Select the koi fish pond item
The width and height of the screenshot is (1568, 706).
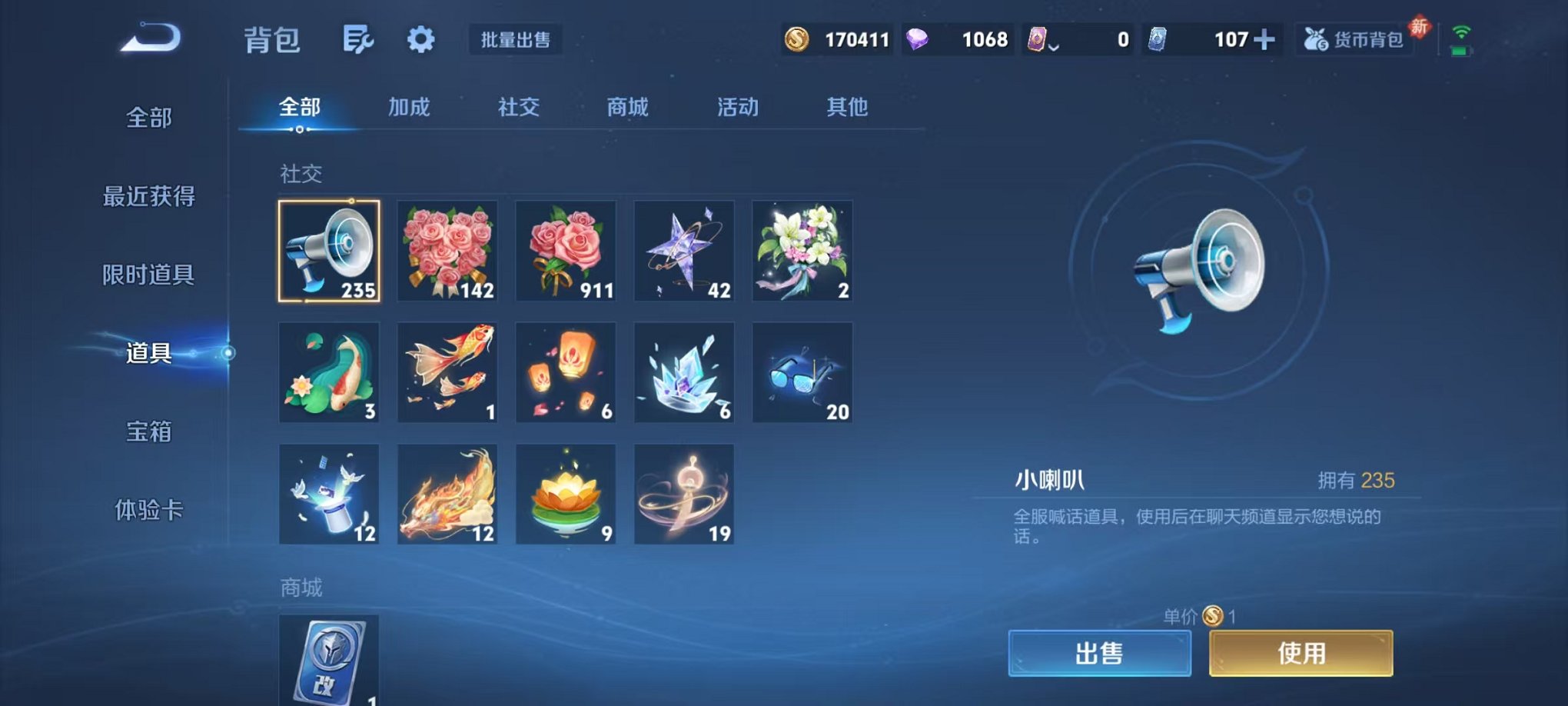(329, 372)
